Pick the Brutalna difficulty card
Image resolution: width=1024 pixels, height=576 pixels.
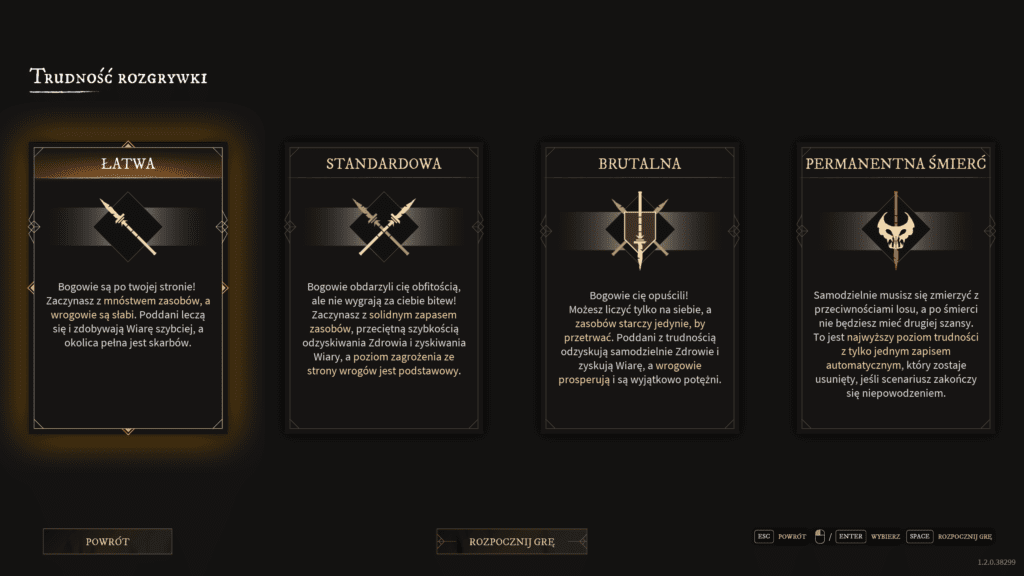point(640,288)
